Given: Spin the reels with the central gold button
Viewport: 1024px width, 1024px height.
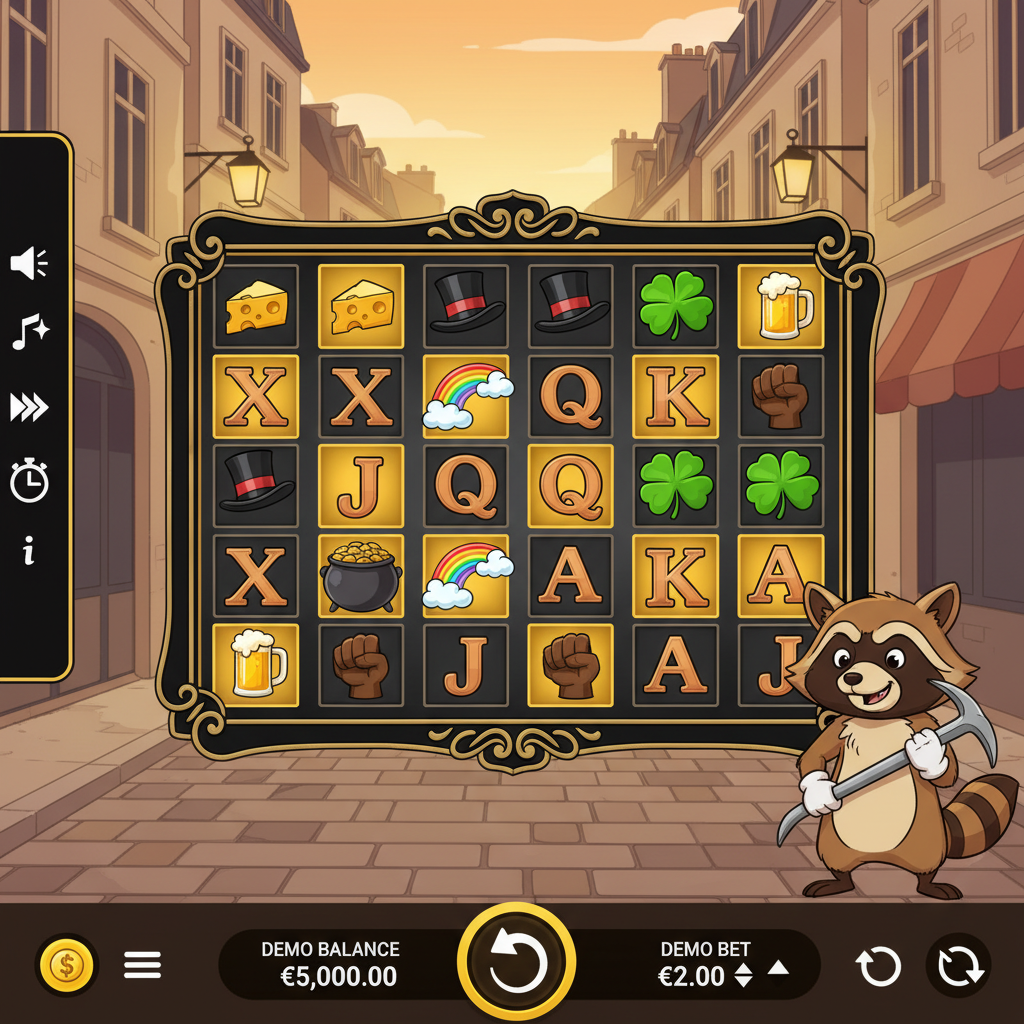Looking at the screenshot, I should (x=516, y=963).
